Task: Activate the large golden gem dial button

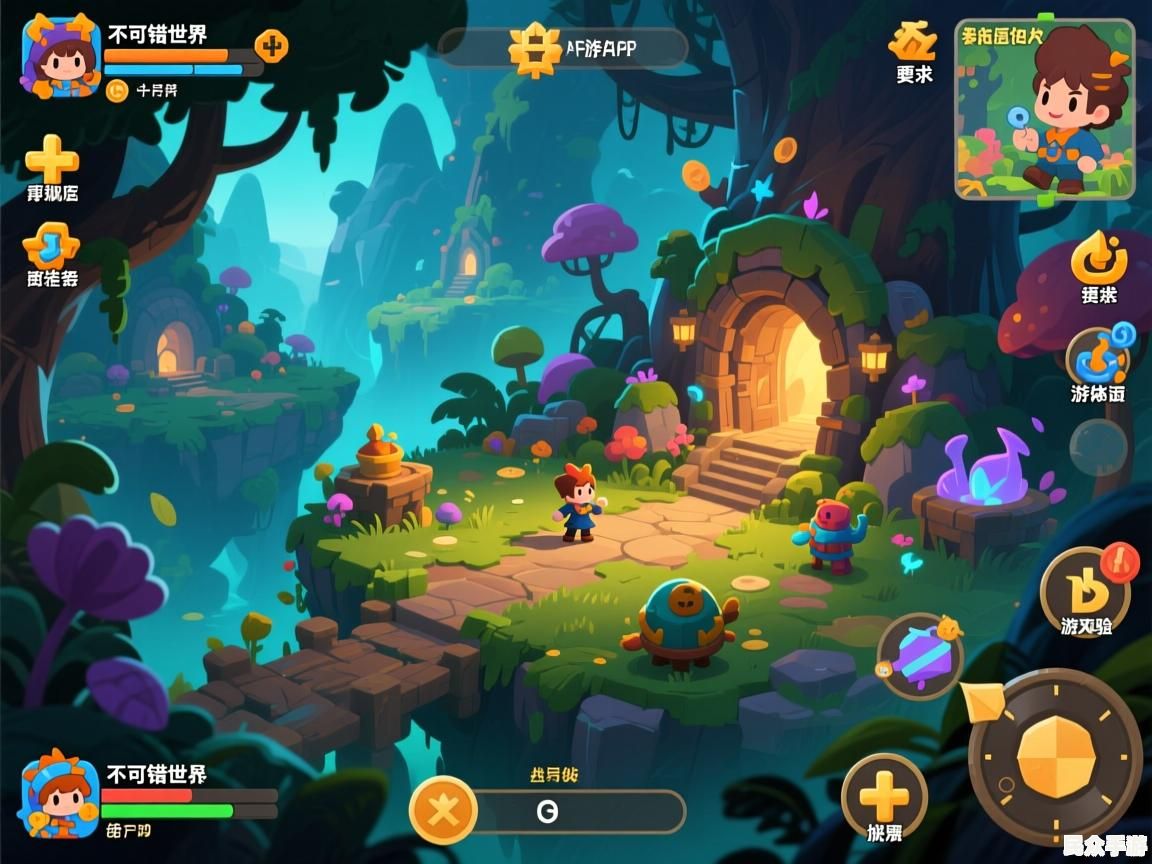Action: pyautogui.click(x=1056, y=757)
